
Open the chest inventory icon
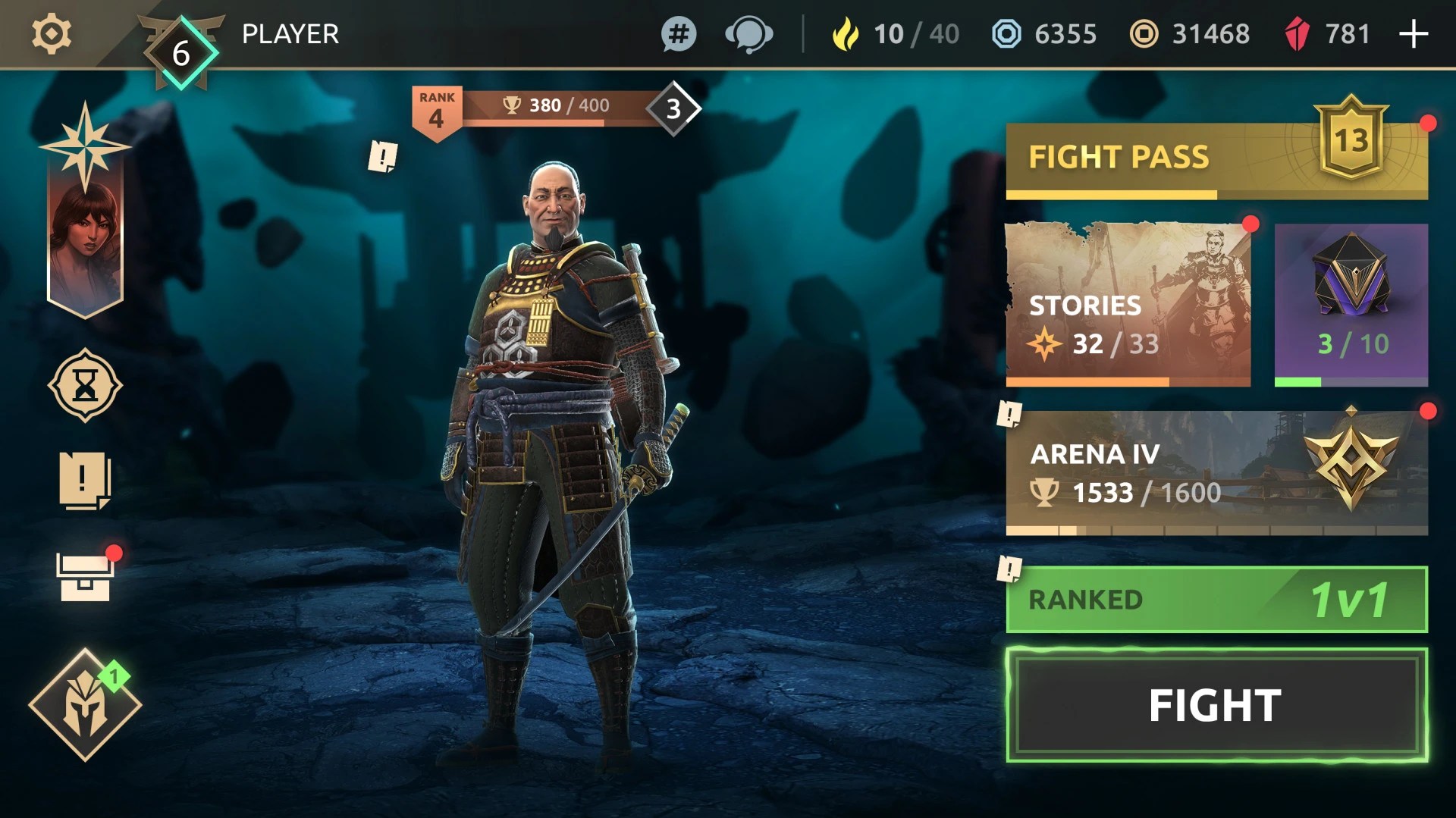[x=84, y=578]
